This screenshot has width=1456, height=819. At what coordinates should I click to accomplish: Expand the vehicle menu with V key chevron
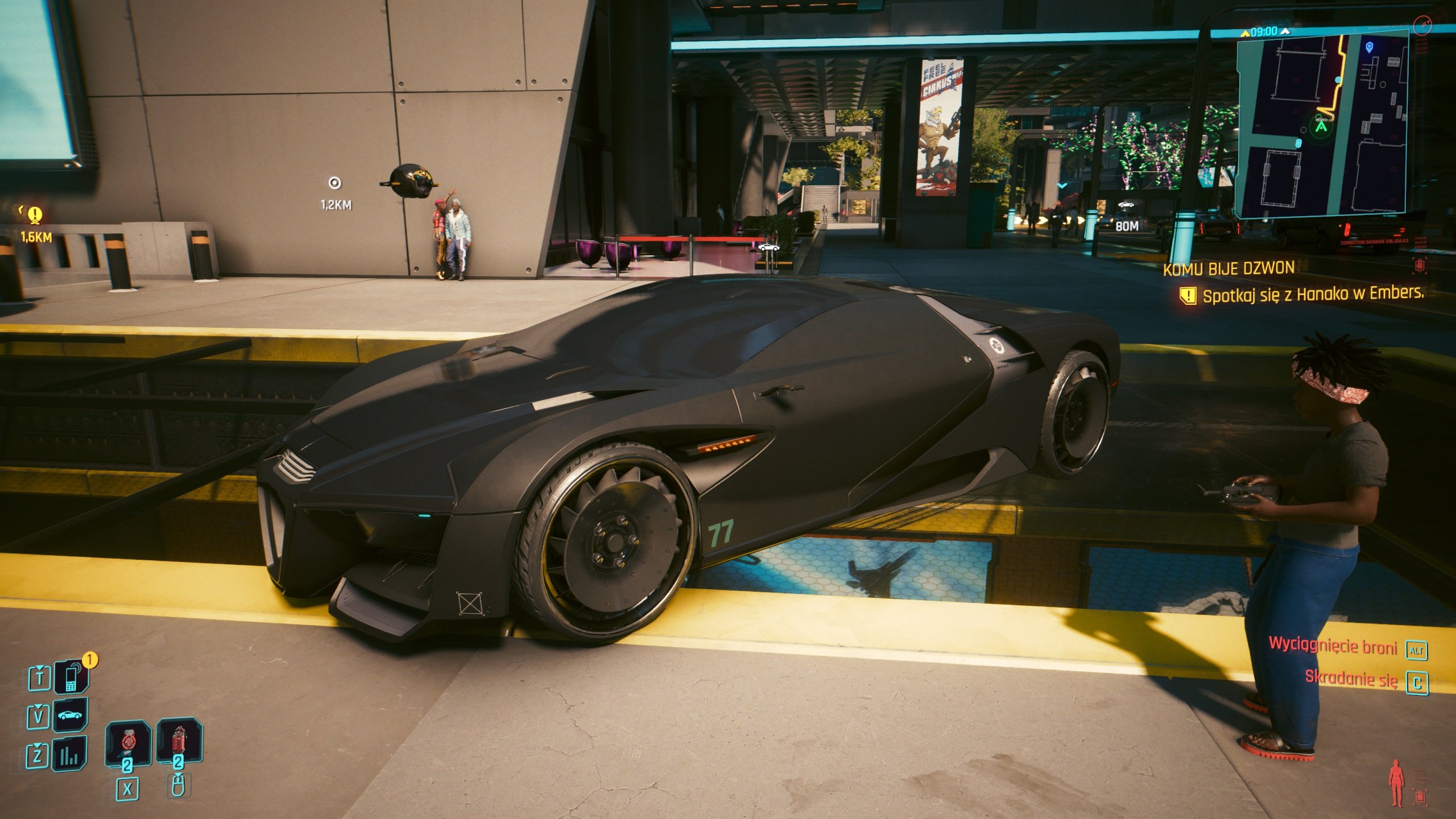[x=38, y=707]
